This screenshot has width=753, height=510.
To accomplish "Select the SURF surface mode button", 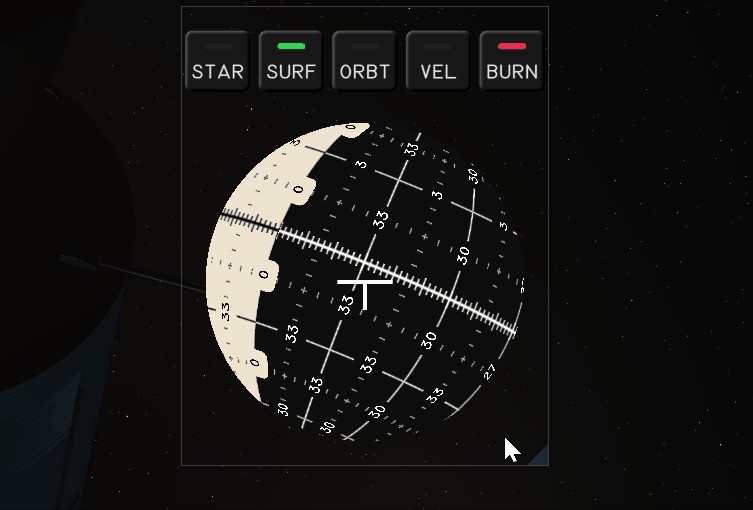I will [x=291, y=61].
